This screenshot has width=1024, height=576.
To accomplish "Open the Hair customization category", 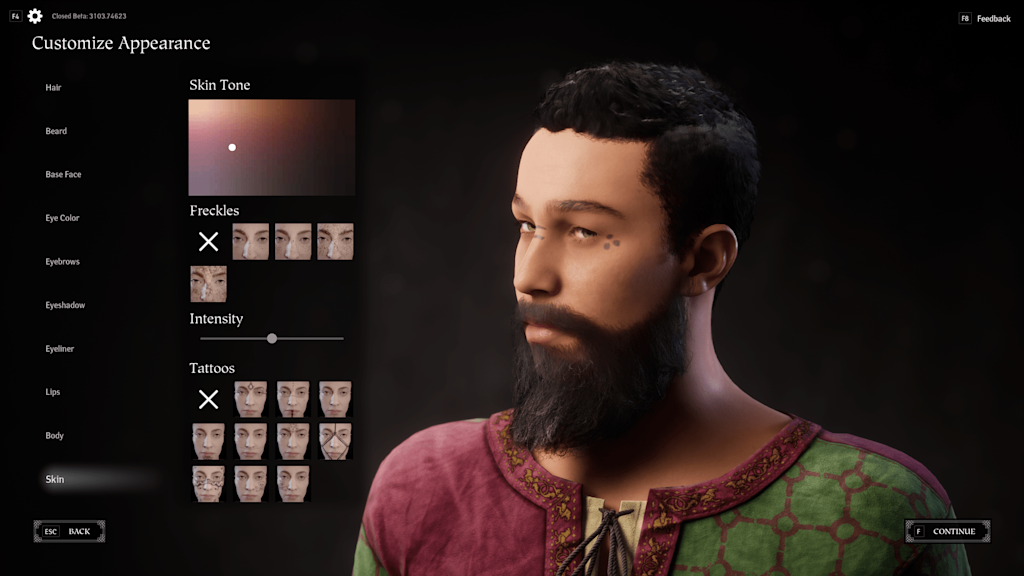I will [x=54, y=88].
